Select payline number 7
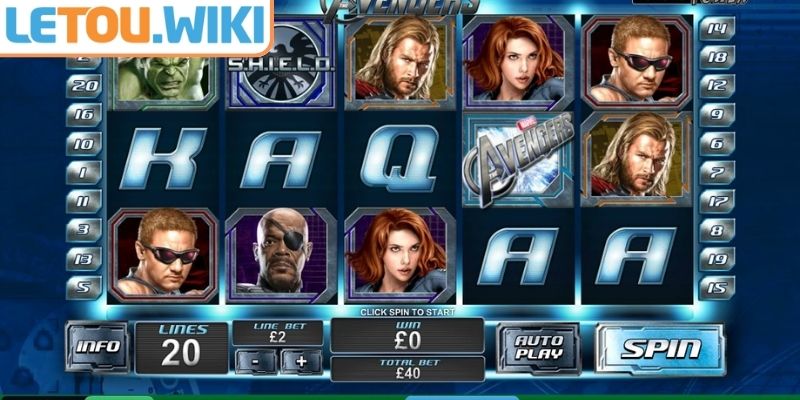 [716, 172]
